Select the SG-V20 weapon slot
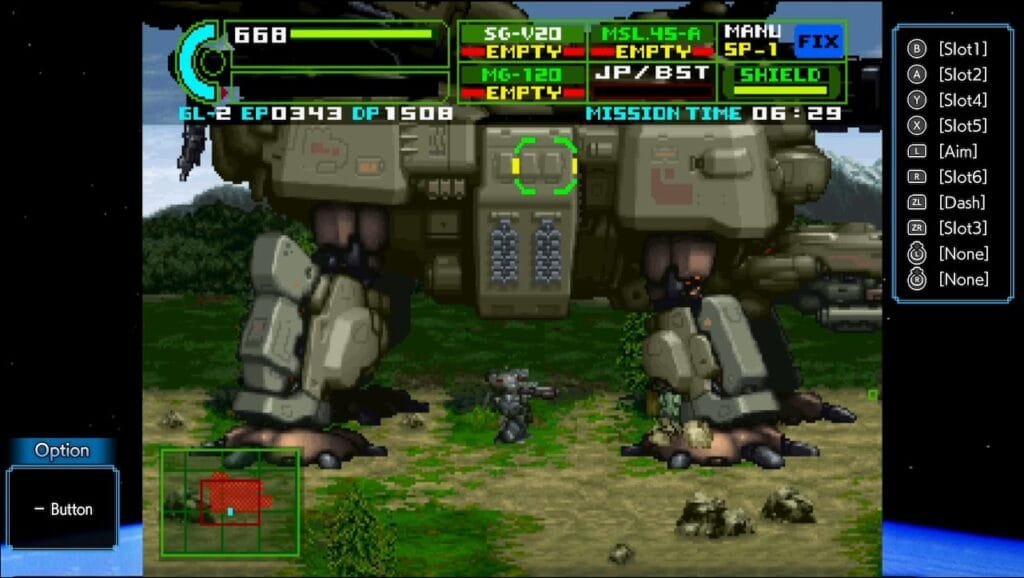The image size is (1024, 578). tap(522, 42)
